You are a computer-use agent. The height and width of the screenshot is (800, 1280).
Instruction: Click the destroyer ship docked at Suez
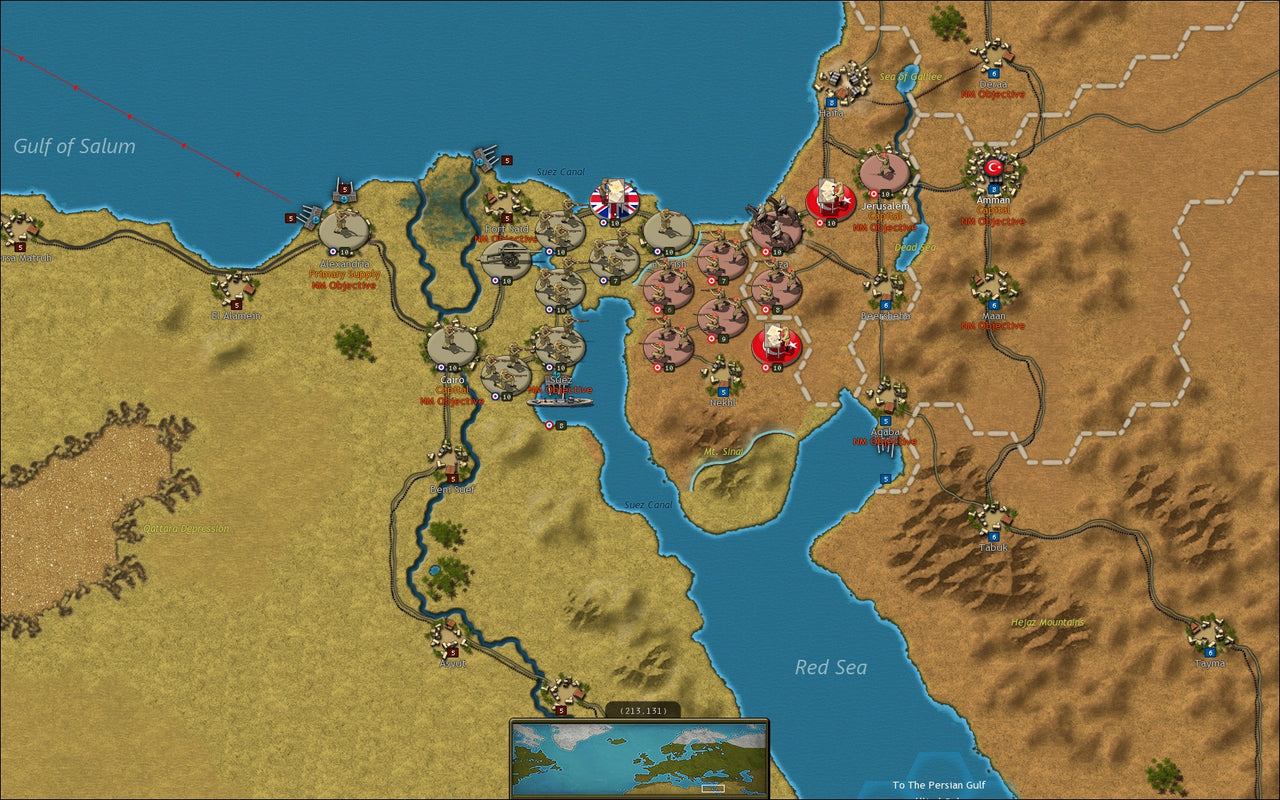(561, 401)
